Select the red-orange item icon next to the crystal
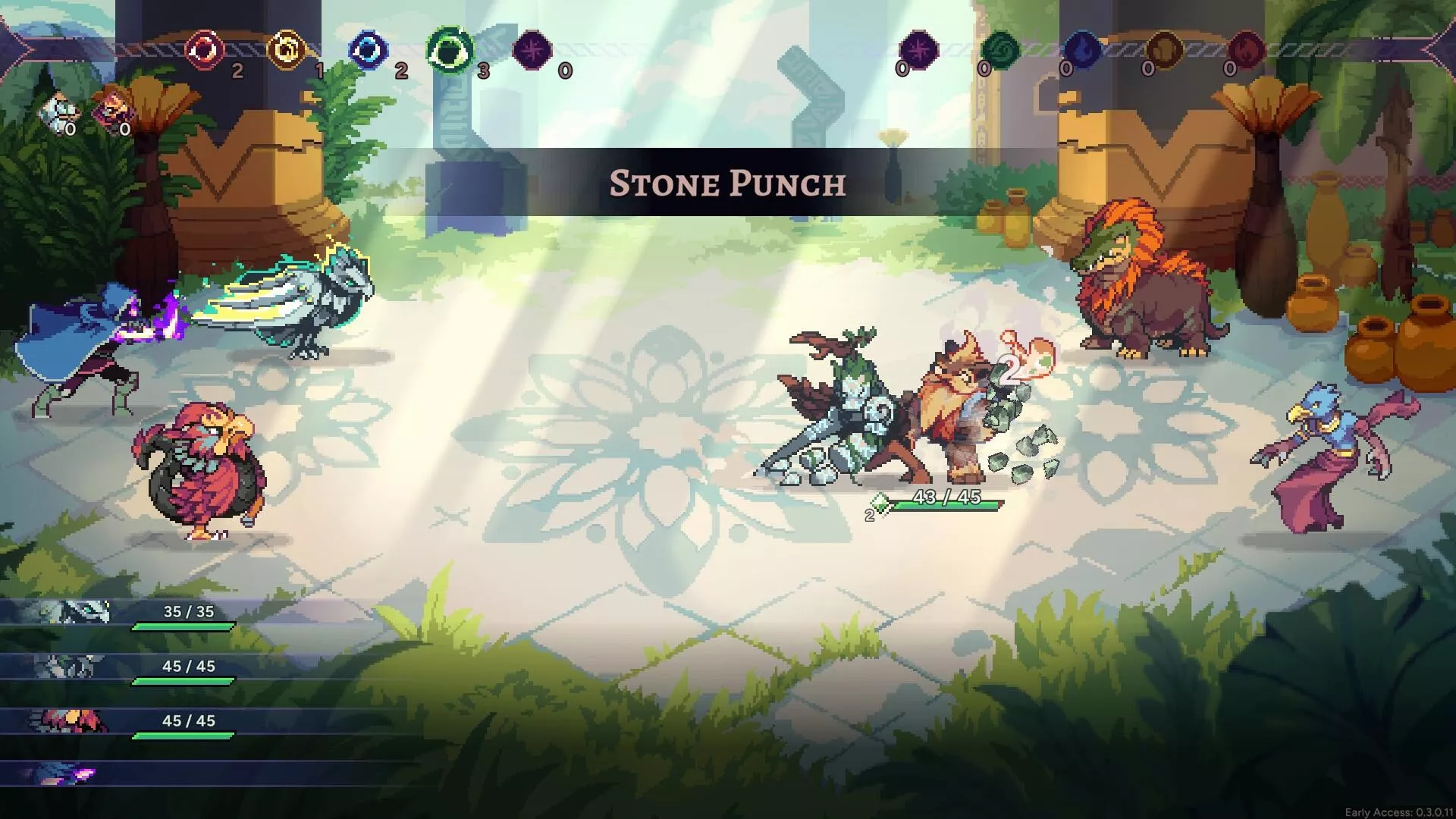 (x=111, y=112)
